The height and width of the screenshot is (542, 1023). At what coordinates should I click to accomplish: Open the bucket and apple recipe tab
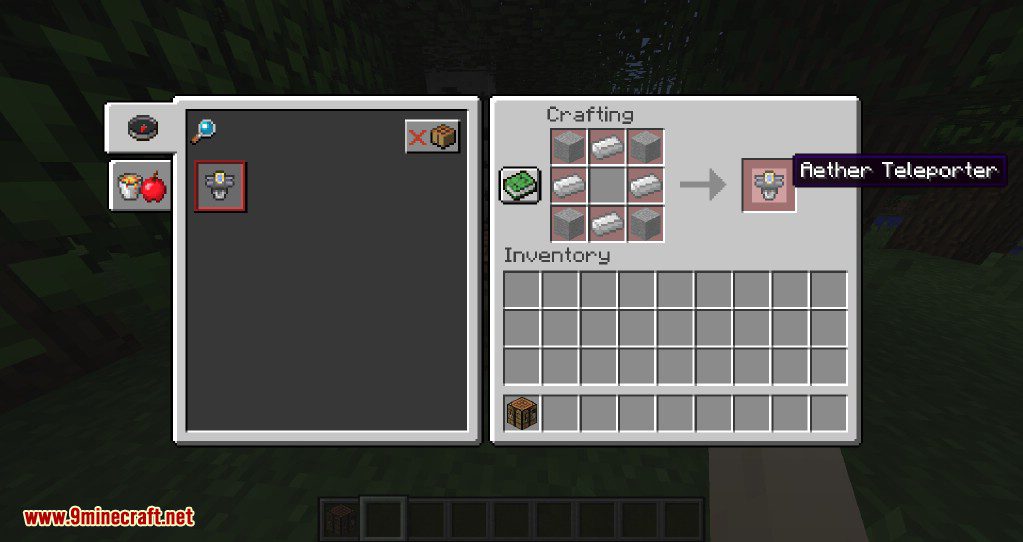(x=140, y=186)
